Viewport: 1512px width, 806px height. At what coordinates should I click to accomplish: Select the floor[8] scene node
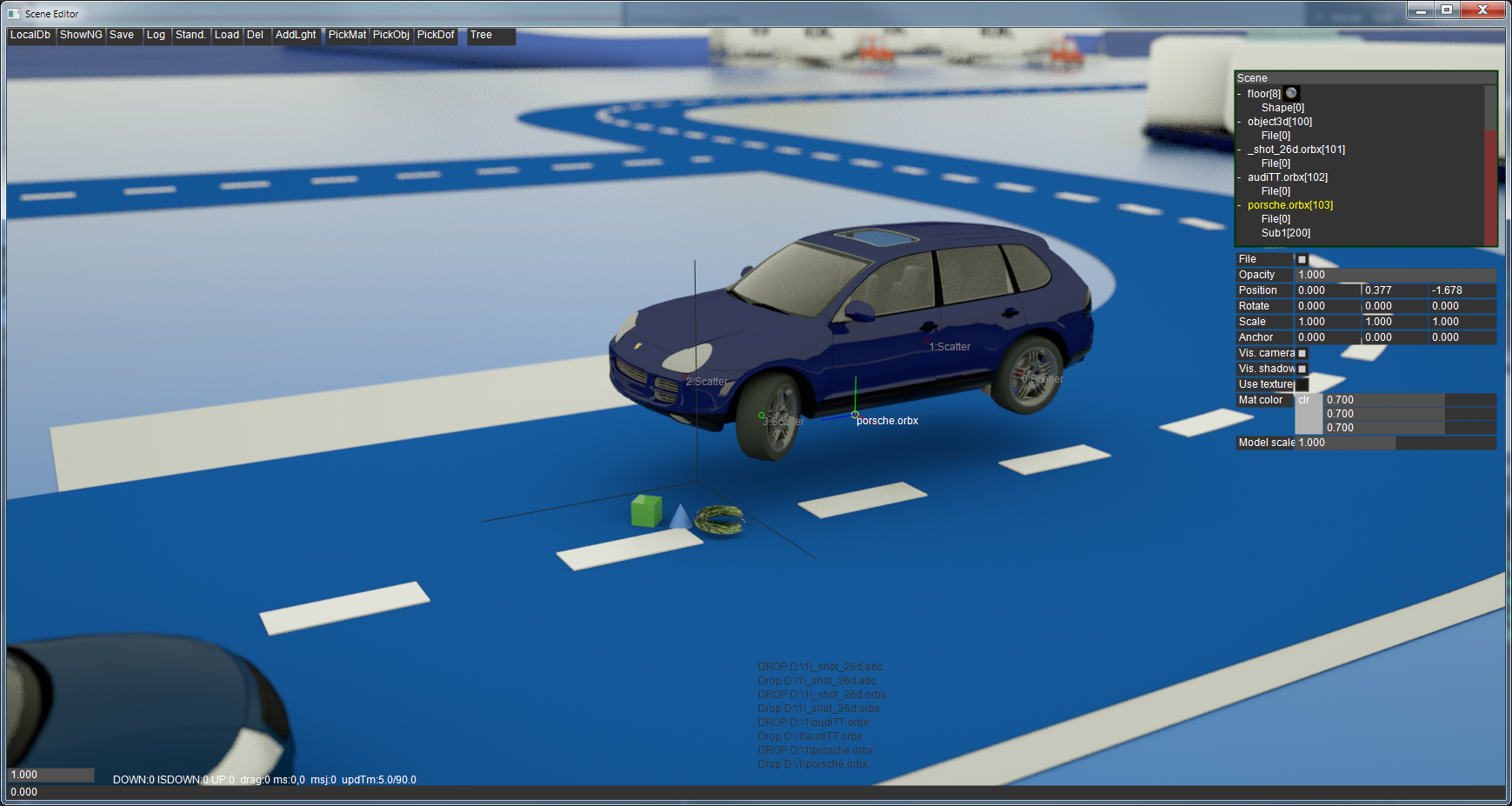point(1263,94)
